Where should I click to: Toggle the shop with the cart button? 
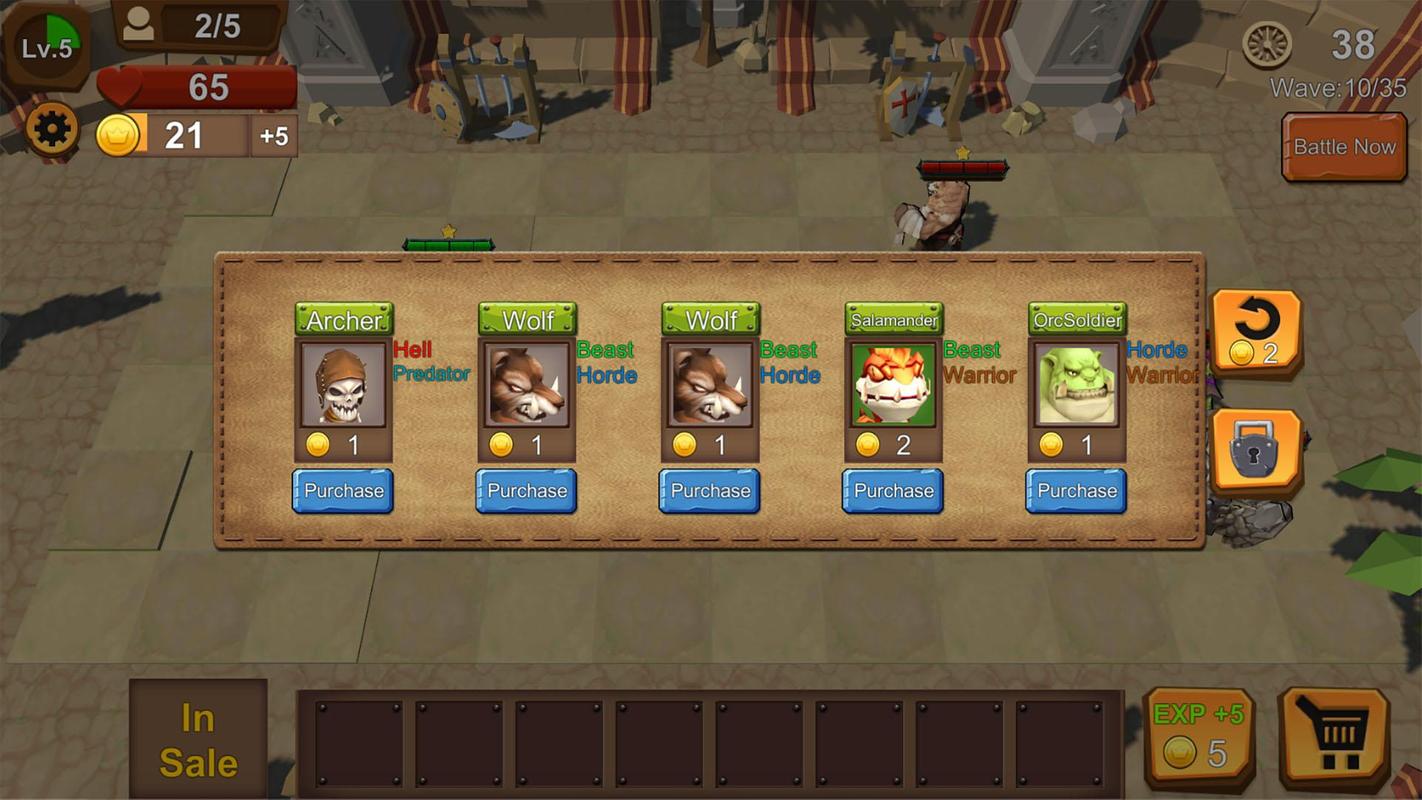tap(1334, 737)
